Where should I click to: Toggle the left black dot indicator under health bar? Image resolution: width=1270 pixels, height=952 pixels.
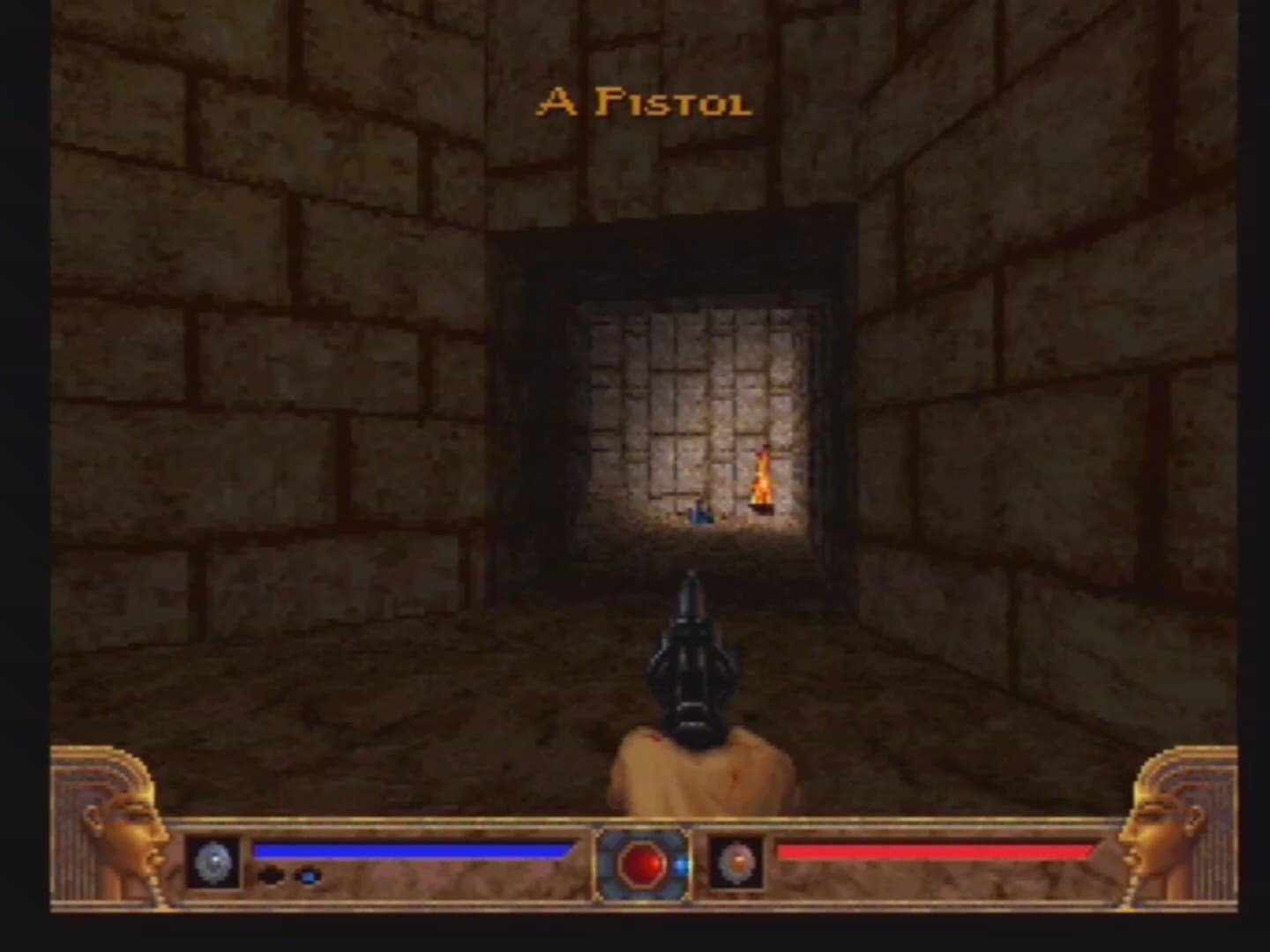269,875
